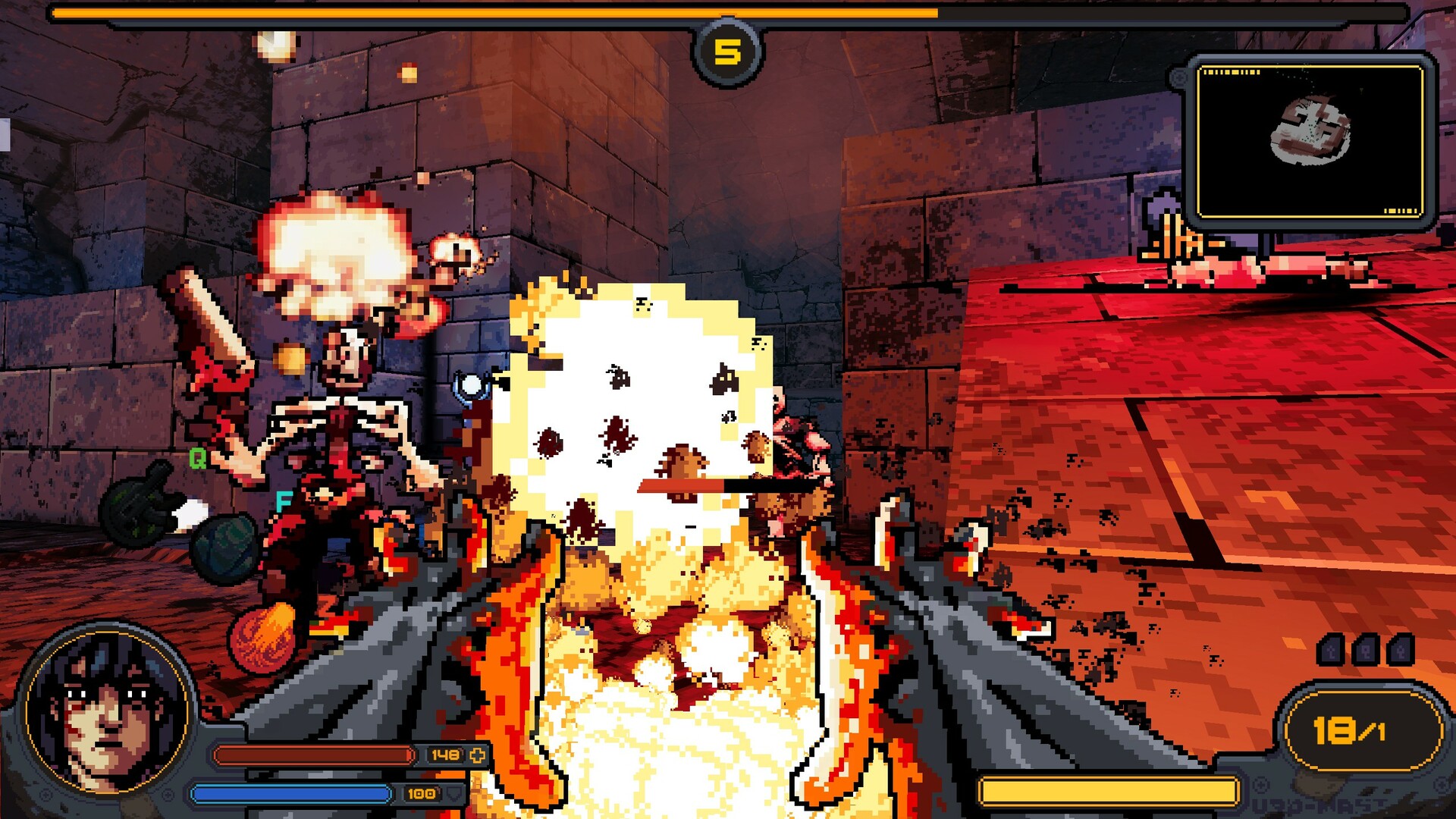
Task: Click the rightmost grenade shell icon
Action: [x=1401, y=651]
